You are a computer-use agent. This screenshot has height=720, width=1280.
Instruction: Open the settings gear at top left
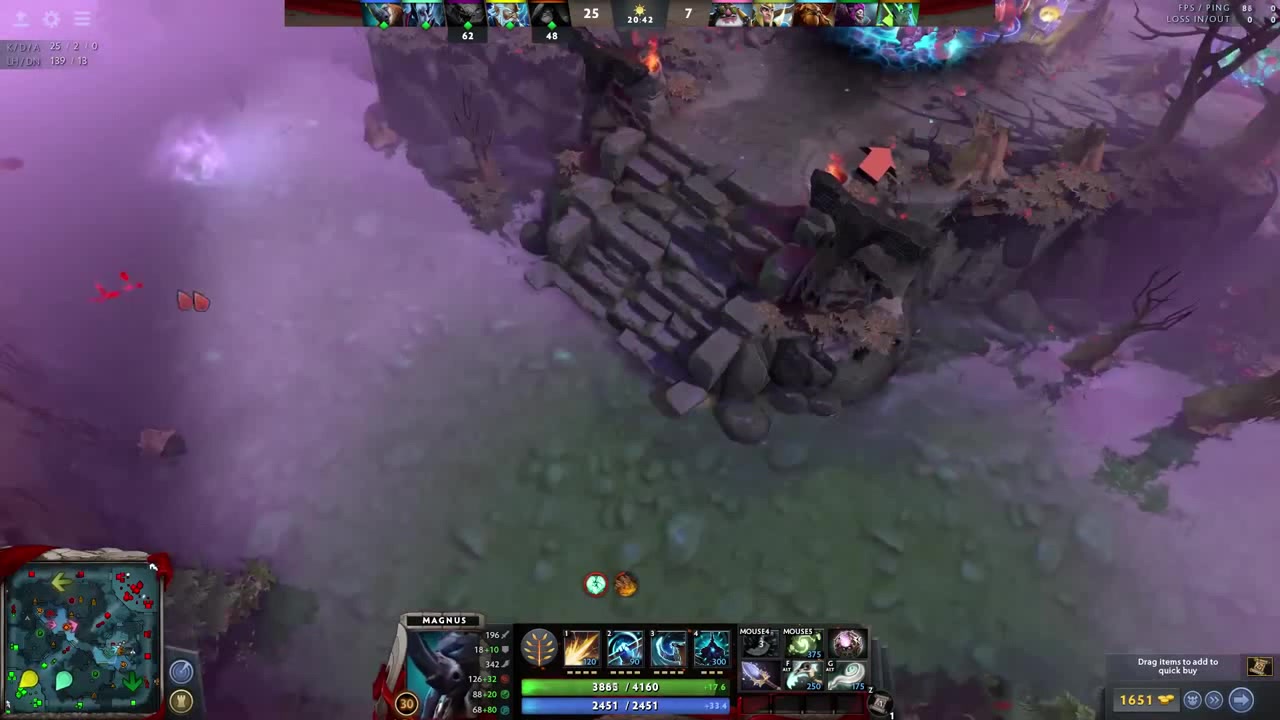tap(52, 18)
